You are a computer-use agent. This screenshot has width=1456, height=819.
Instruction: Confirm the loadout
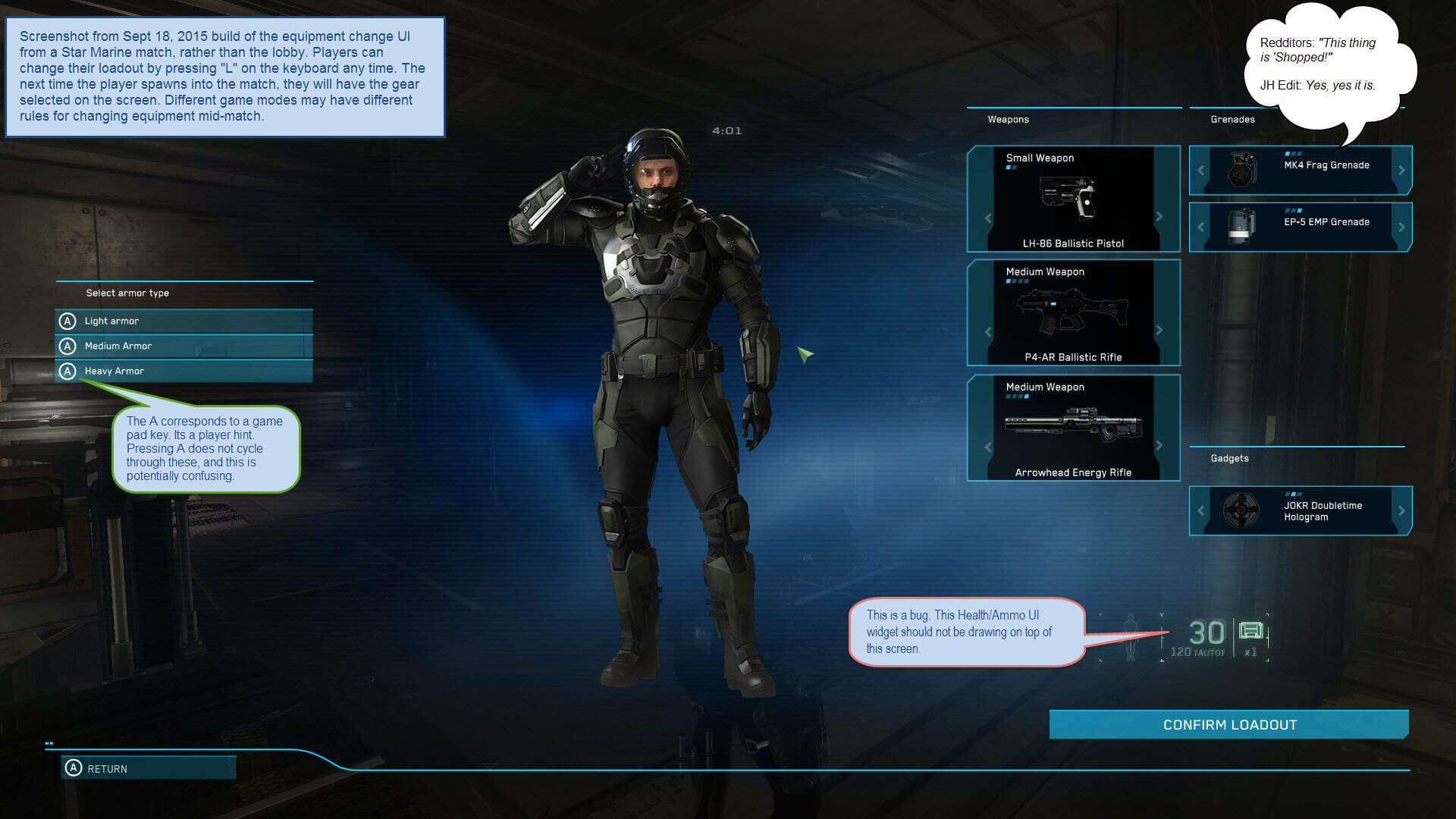click(x=1228, y=725)
